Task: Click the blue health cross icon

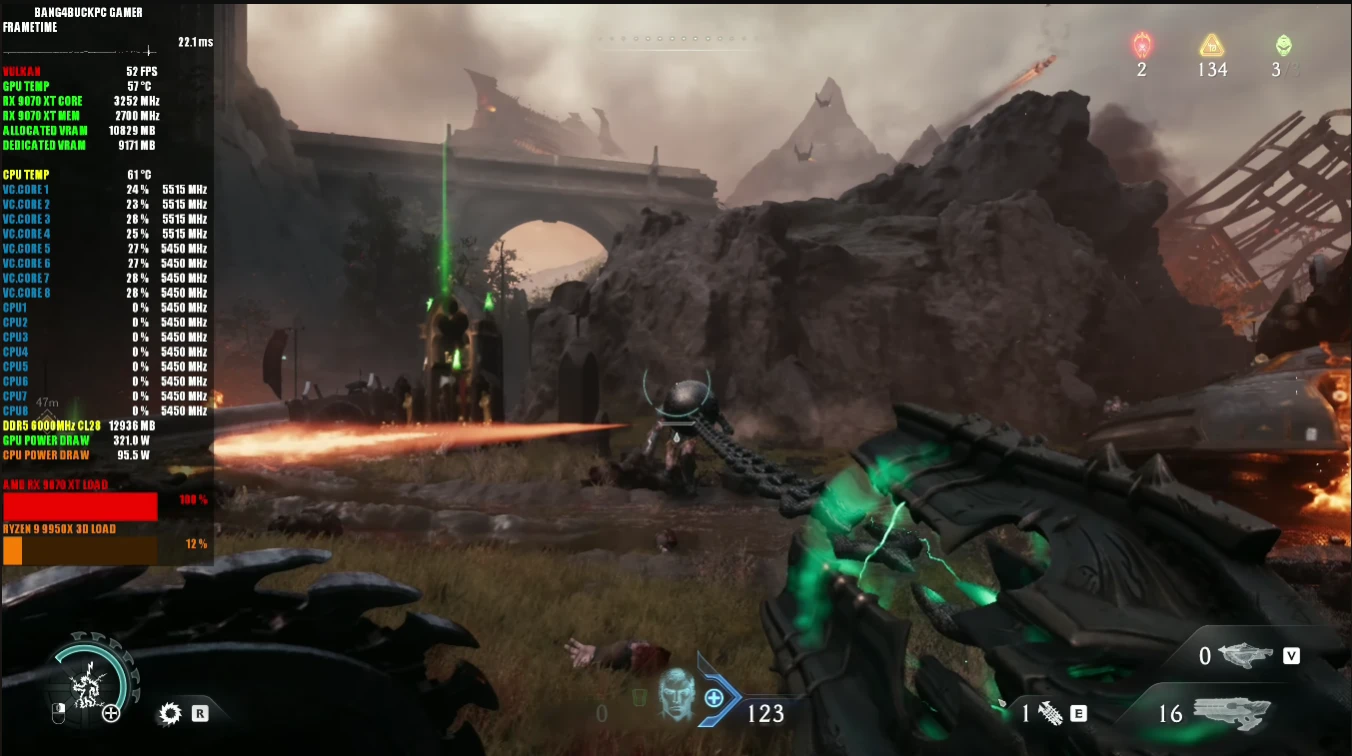Action: point(714,698)
